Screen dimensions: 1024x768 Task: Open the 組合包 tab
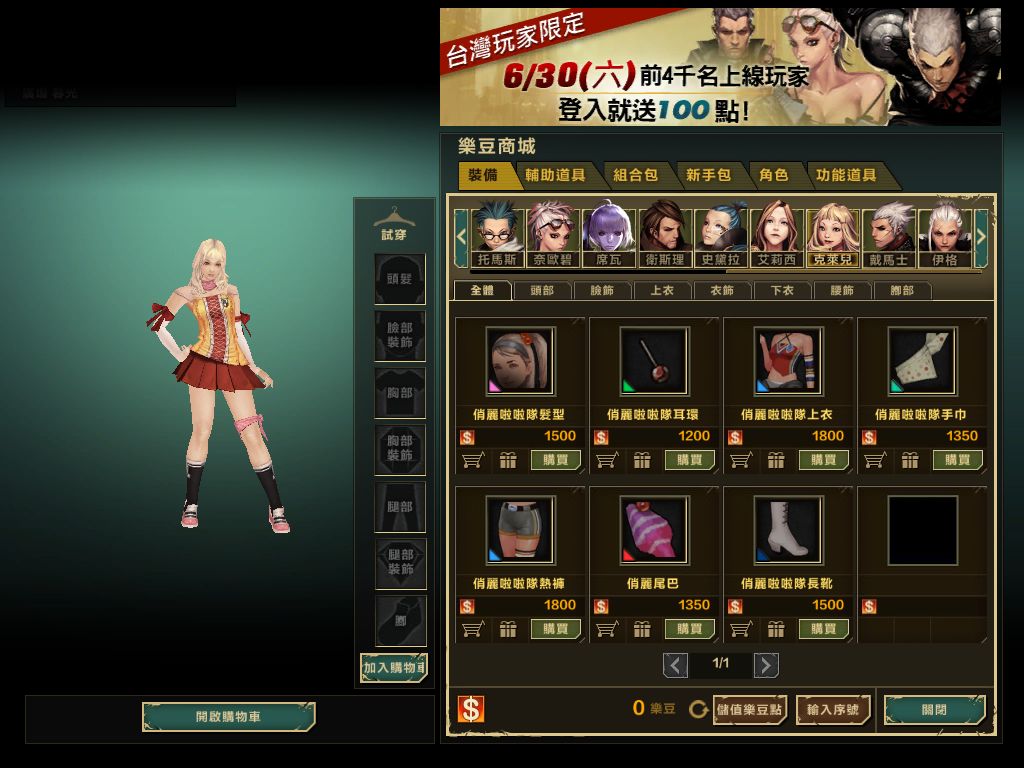[x=635, y=175]
